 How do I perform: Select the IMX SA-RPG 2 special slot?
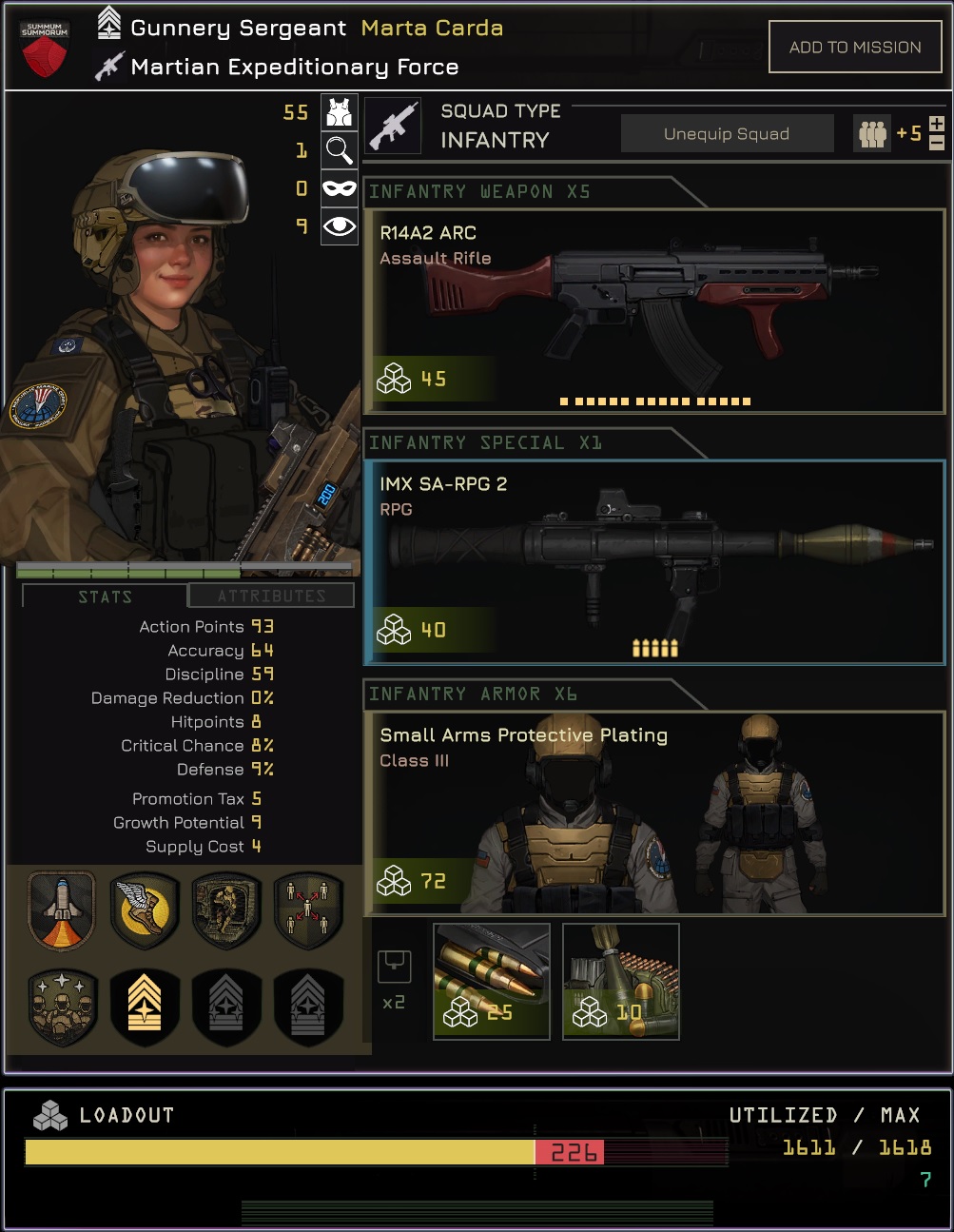(x=654, y=562)
